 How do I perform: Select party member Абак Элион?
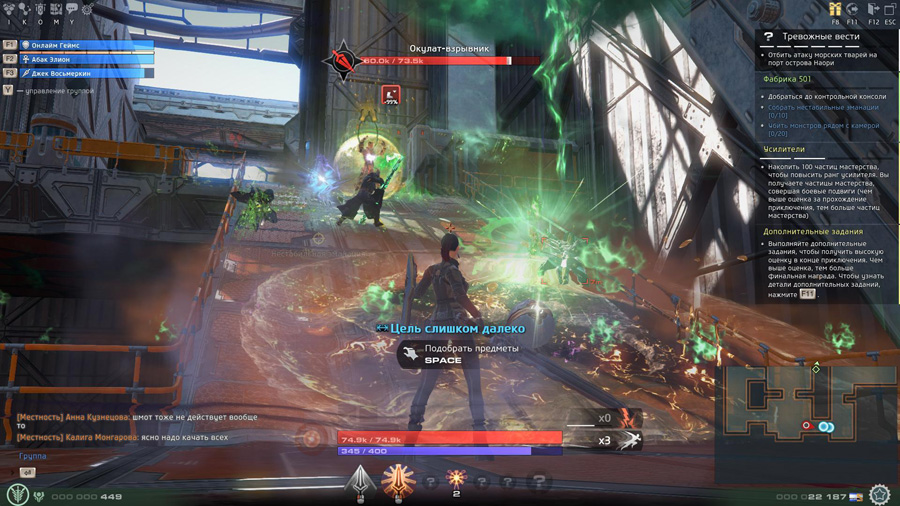(85, 59)
